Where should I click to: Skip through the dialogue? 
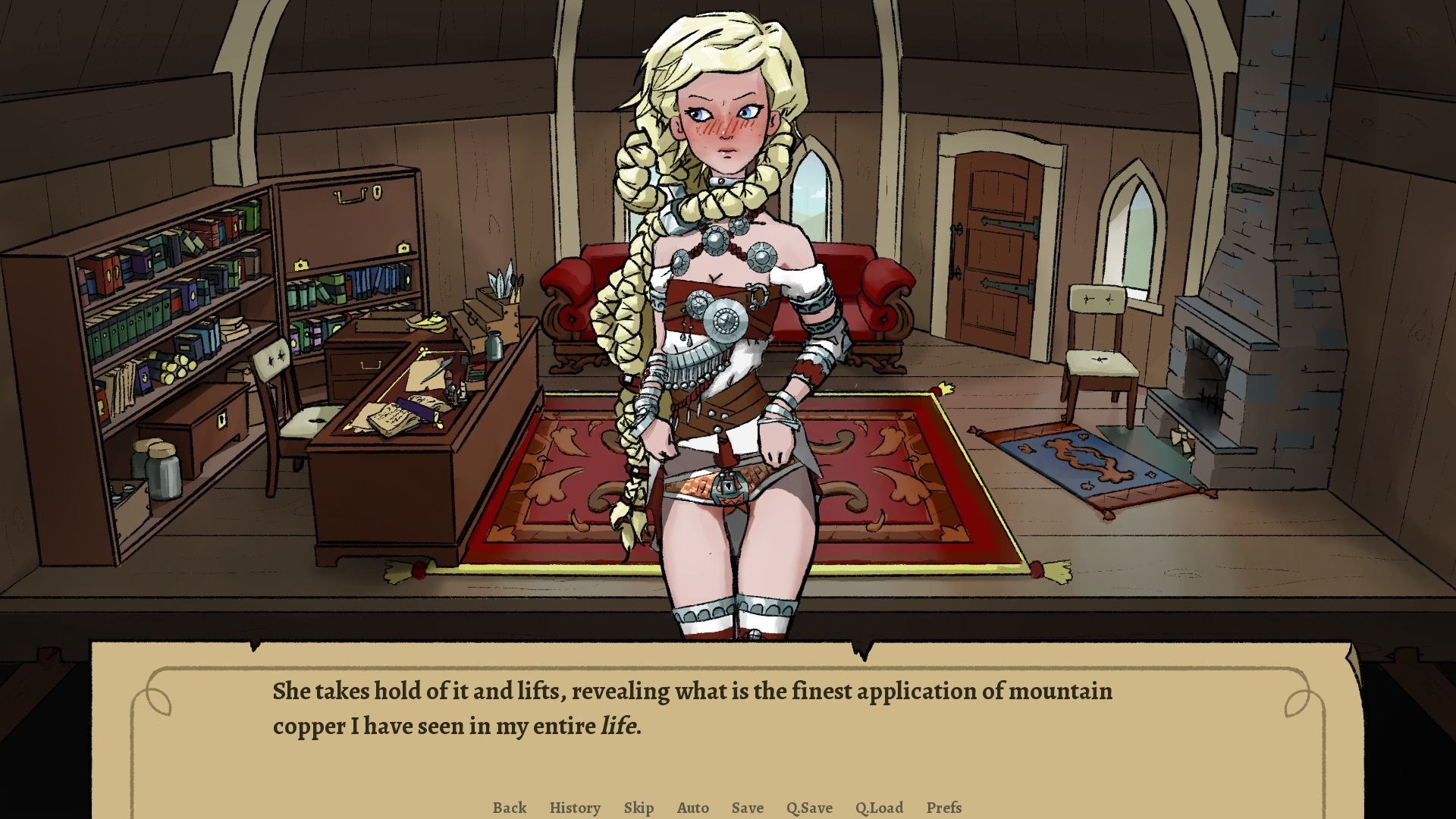[x=639, y=808]
